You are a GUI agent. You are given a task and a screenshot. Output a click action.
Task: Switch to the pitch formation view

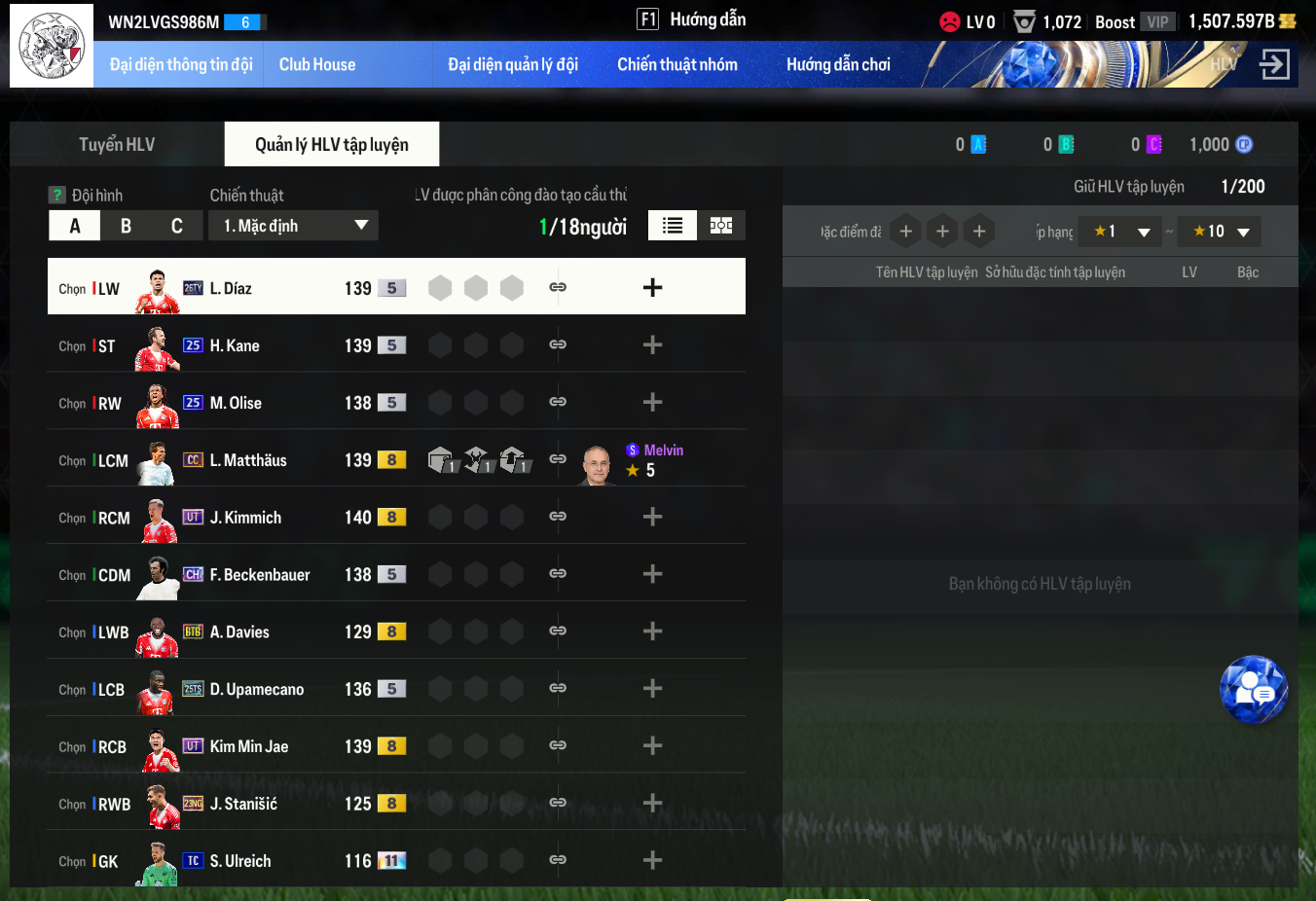[x=721, y=226]
